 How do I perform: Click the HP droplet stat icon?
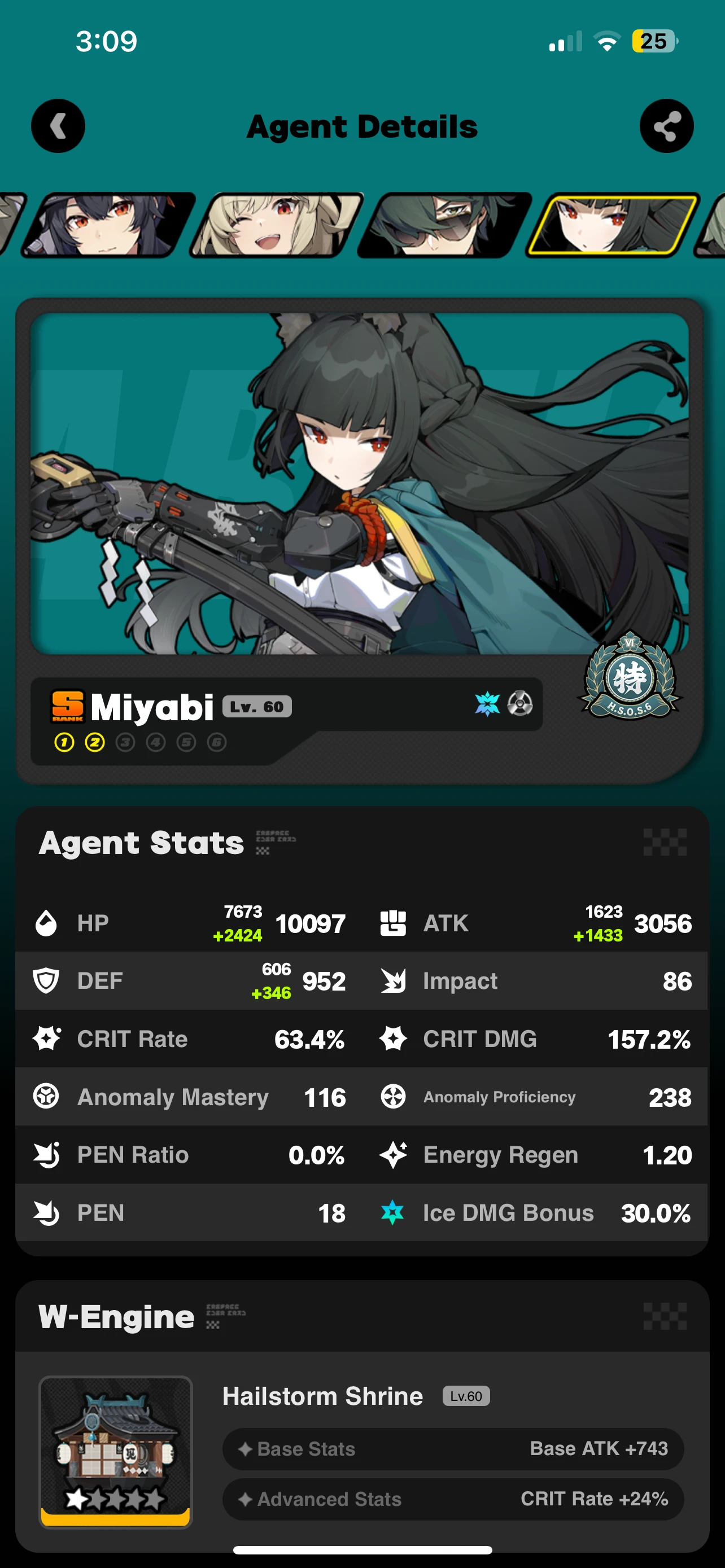point(46,922)
